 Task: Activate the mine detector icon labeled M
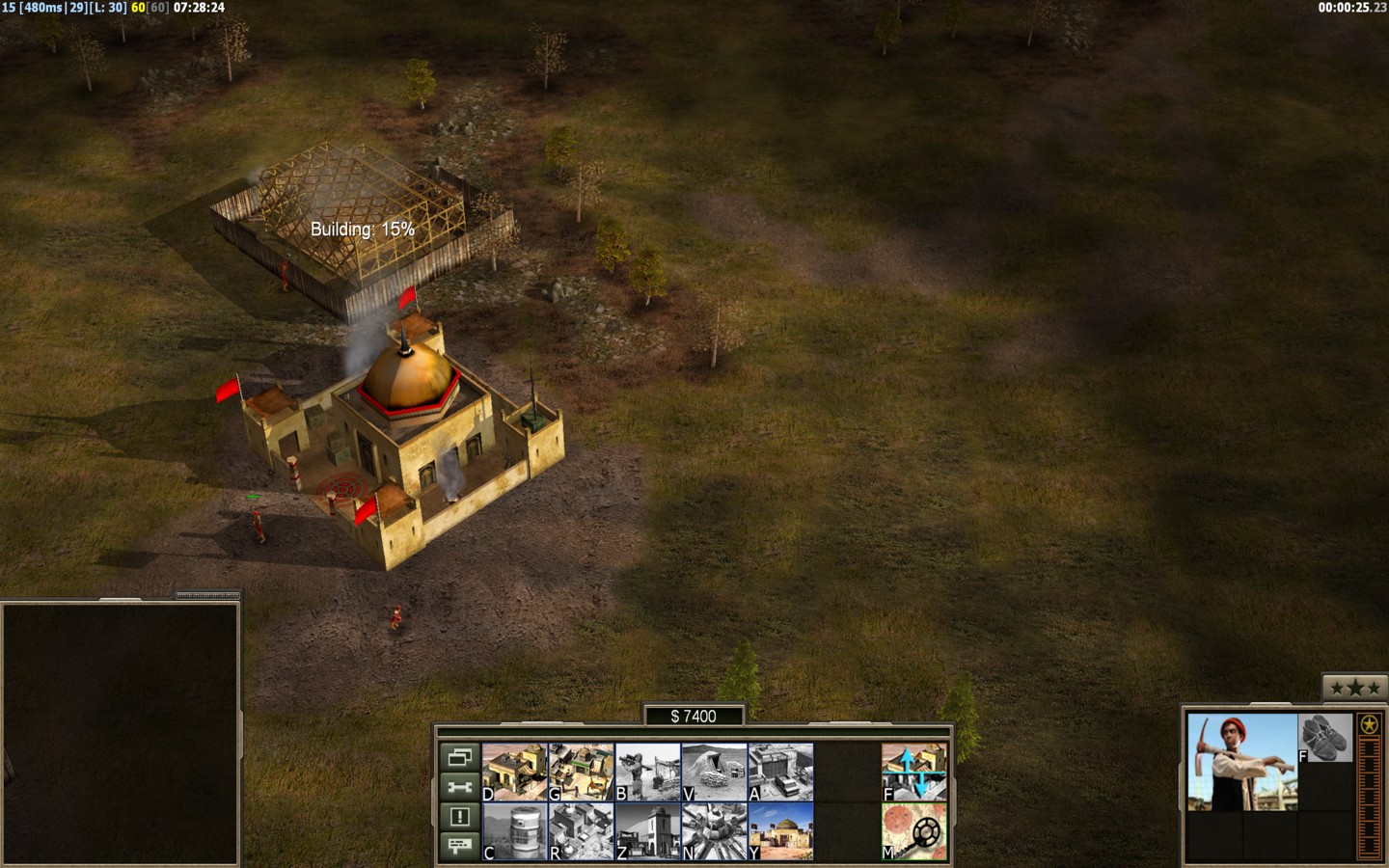[913, 831]
